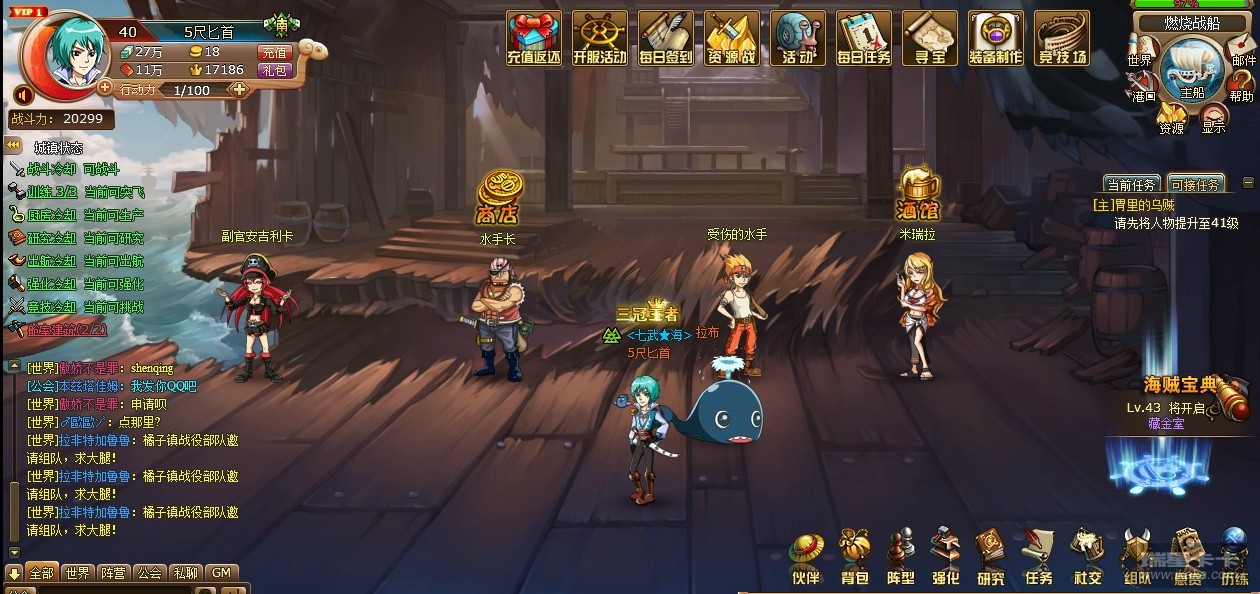1260x594 pixels.
Task: Open the 每日任务 daily tasks icon
Action: click(863, 38)
